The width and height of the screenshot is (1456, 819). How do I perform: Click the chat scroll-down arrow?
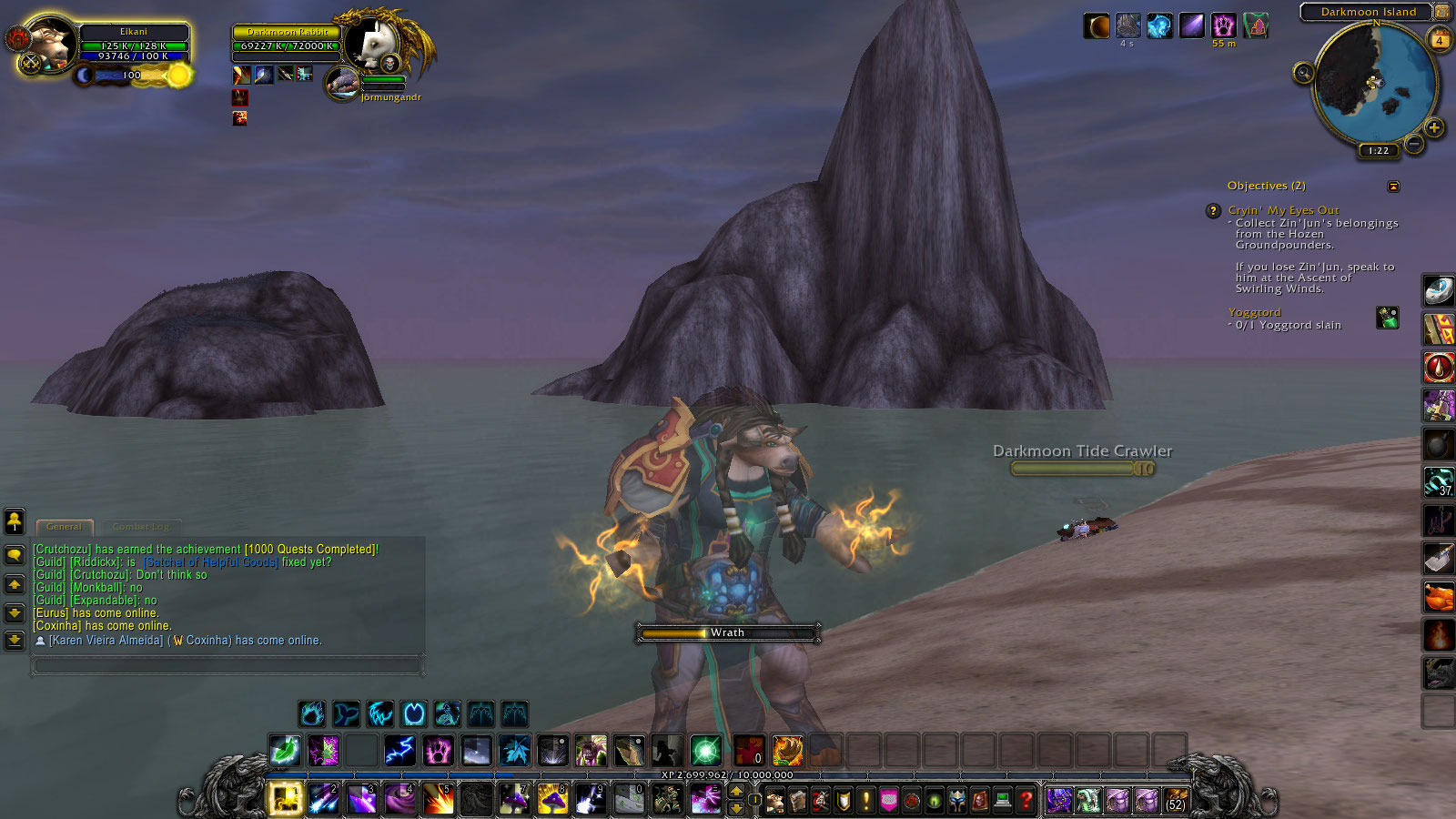(x=15, y=613)
